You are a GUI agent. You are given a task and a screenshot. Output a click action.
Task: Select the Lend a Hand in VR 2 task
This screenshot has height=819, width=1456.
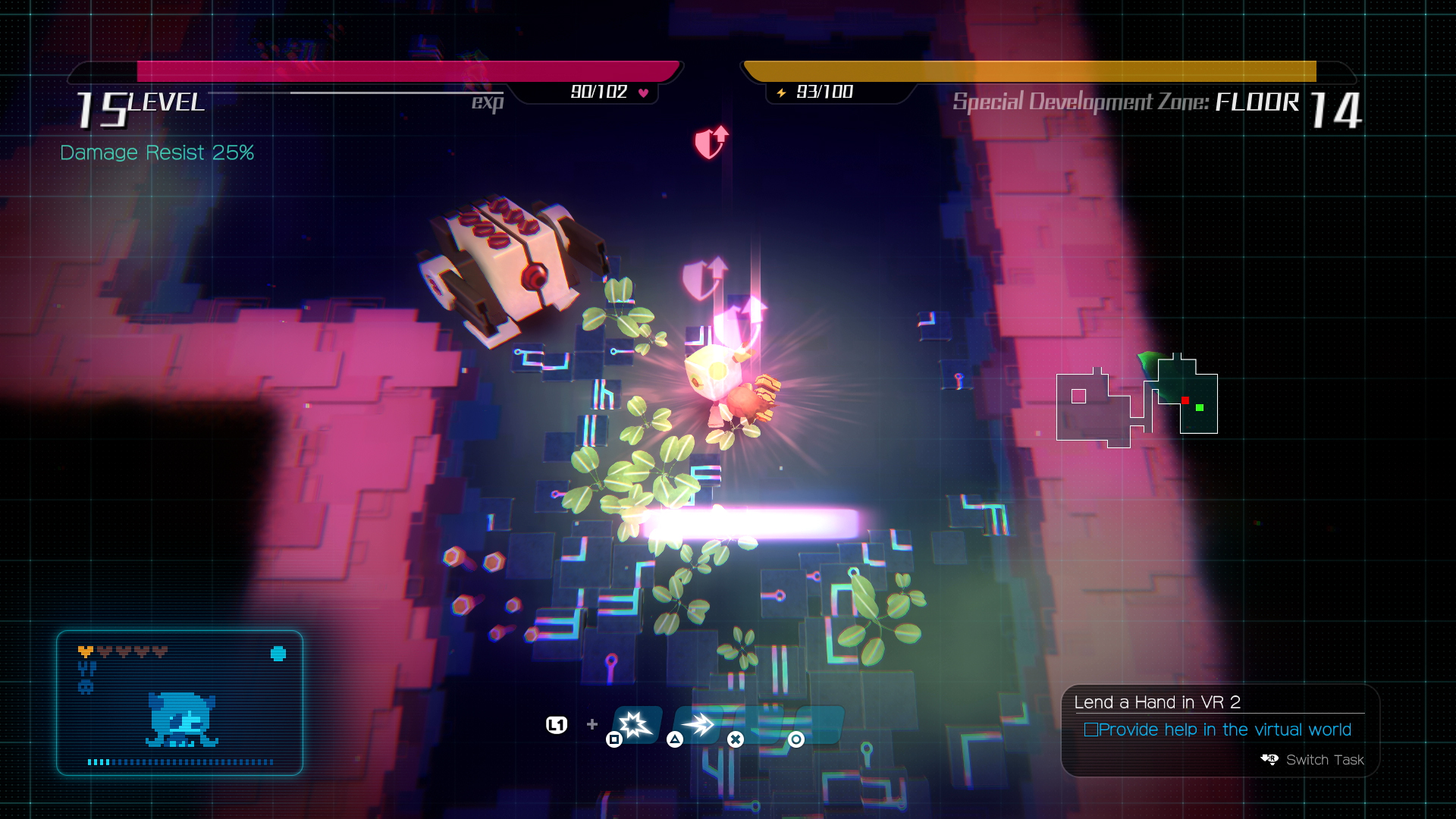tap(1157, 702)
